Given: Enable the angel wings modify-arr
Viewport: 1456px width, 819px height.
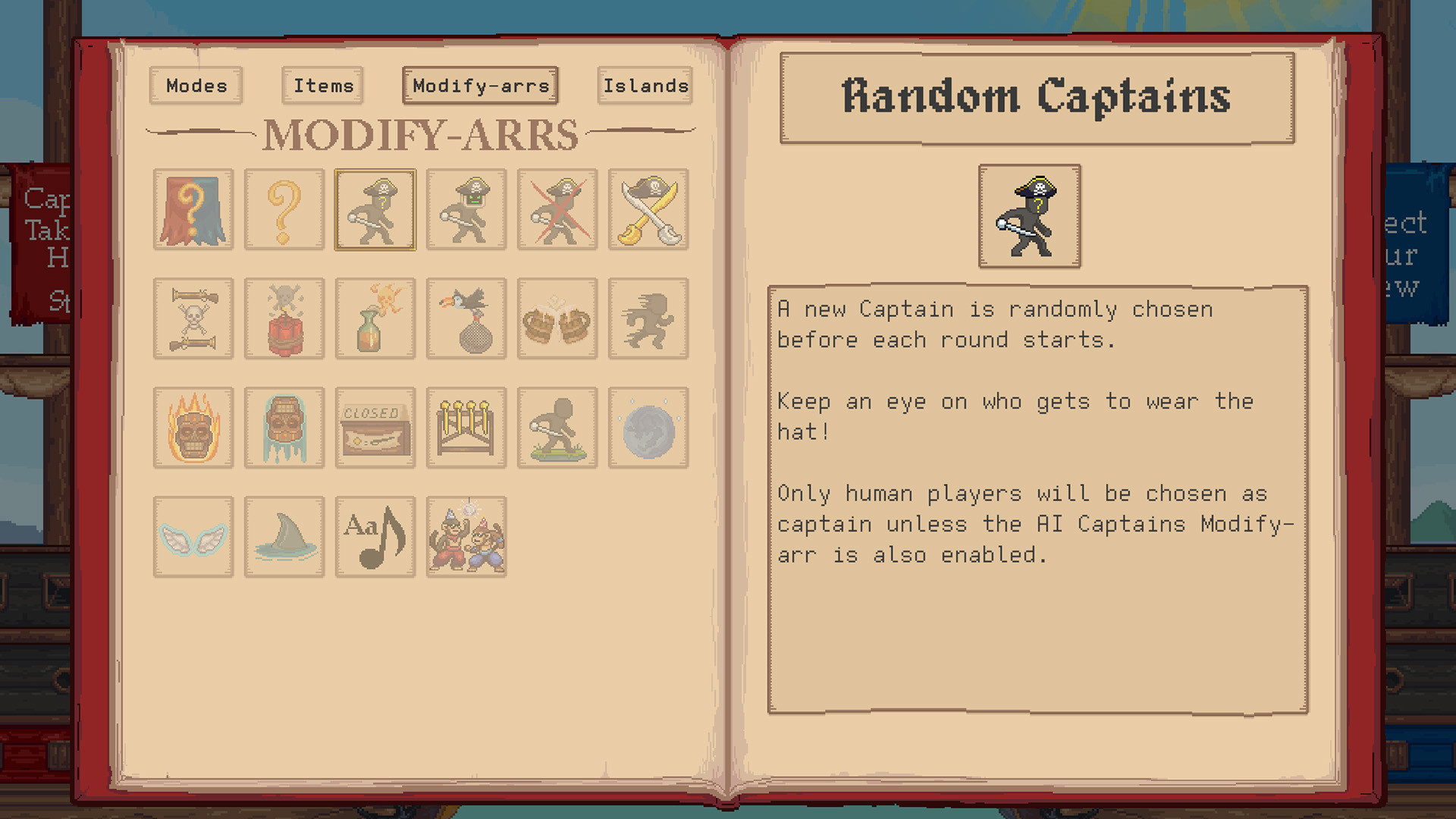Looking at the screenshot, I should (x=193, y=536).
